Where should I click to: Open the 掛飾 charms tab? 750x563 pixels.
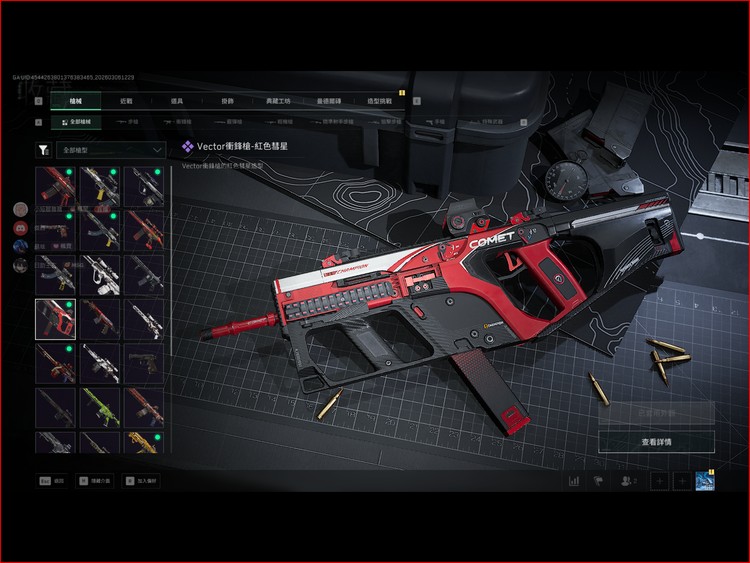(227, 101)
